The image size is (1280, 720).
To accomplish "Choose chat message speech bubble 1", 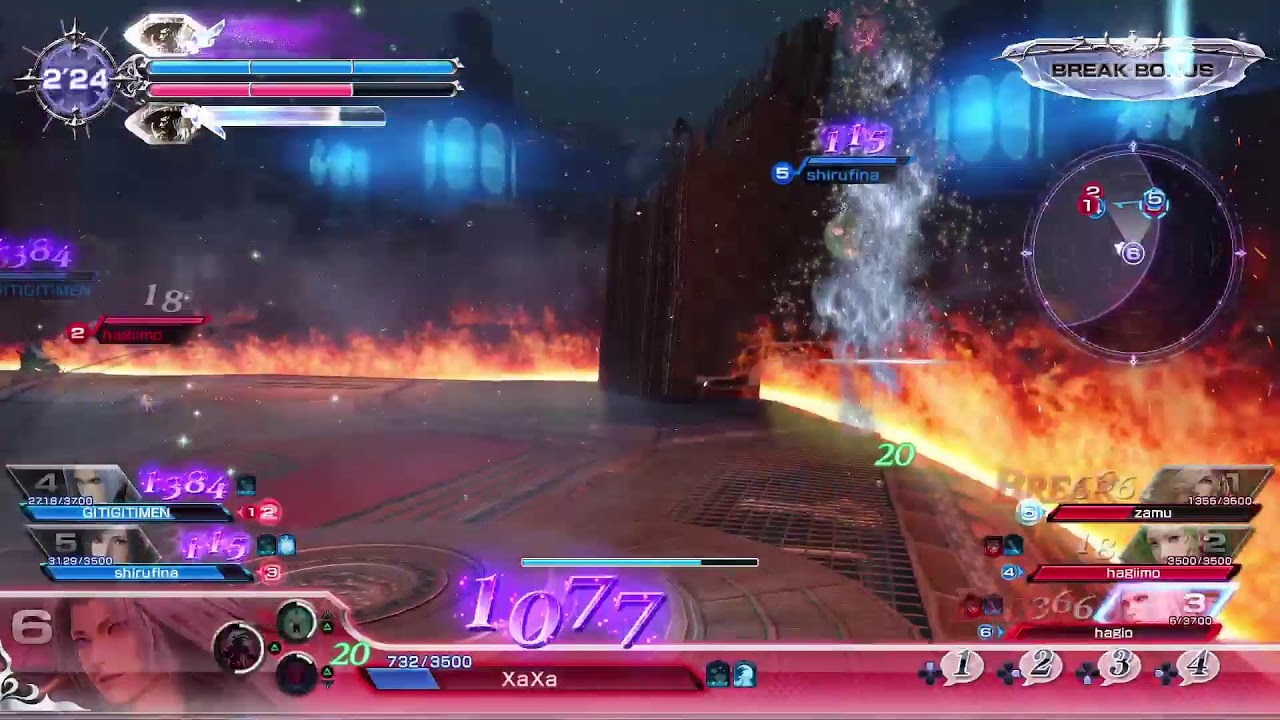I will [x=962, y=666].
